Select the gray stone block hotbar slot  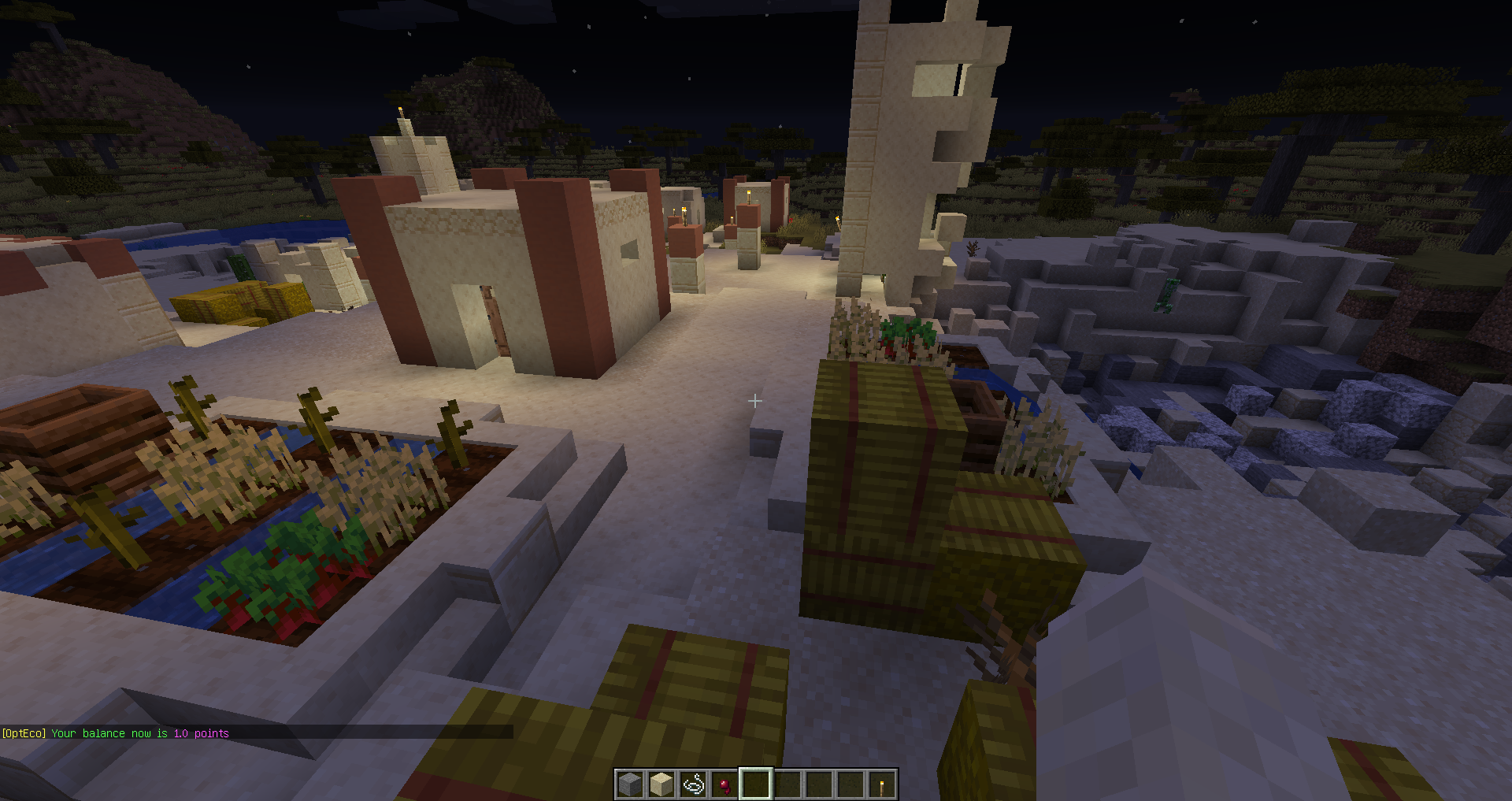[630, 784]
